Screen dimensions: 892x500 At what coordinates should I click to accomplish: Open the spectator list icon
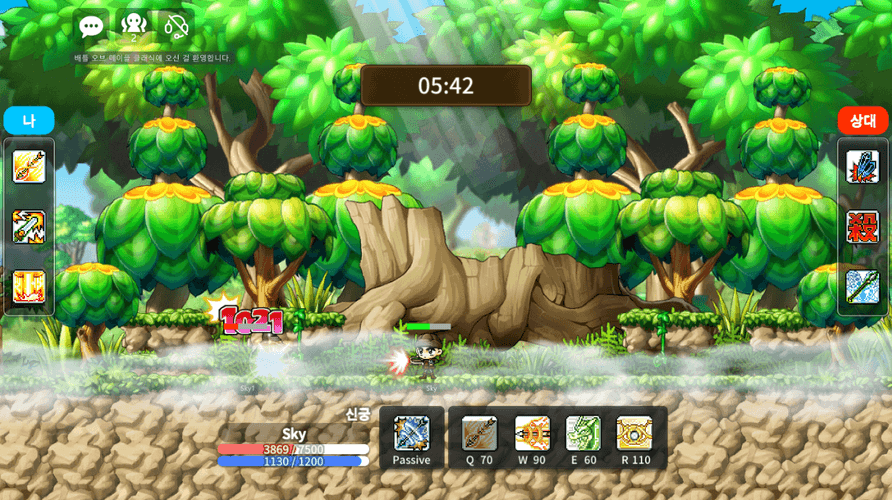(x=133, y=26)
